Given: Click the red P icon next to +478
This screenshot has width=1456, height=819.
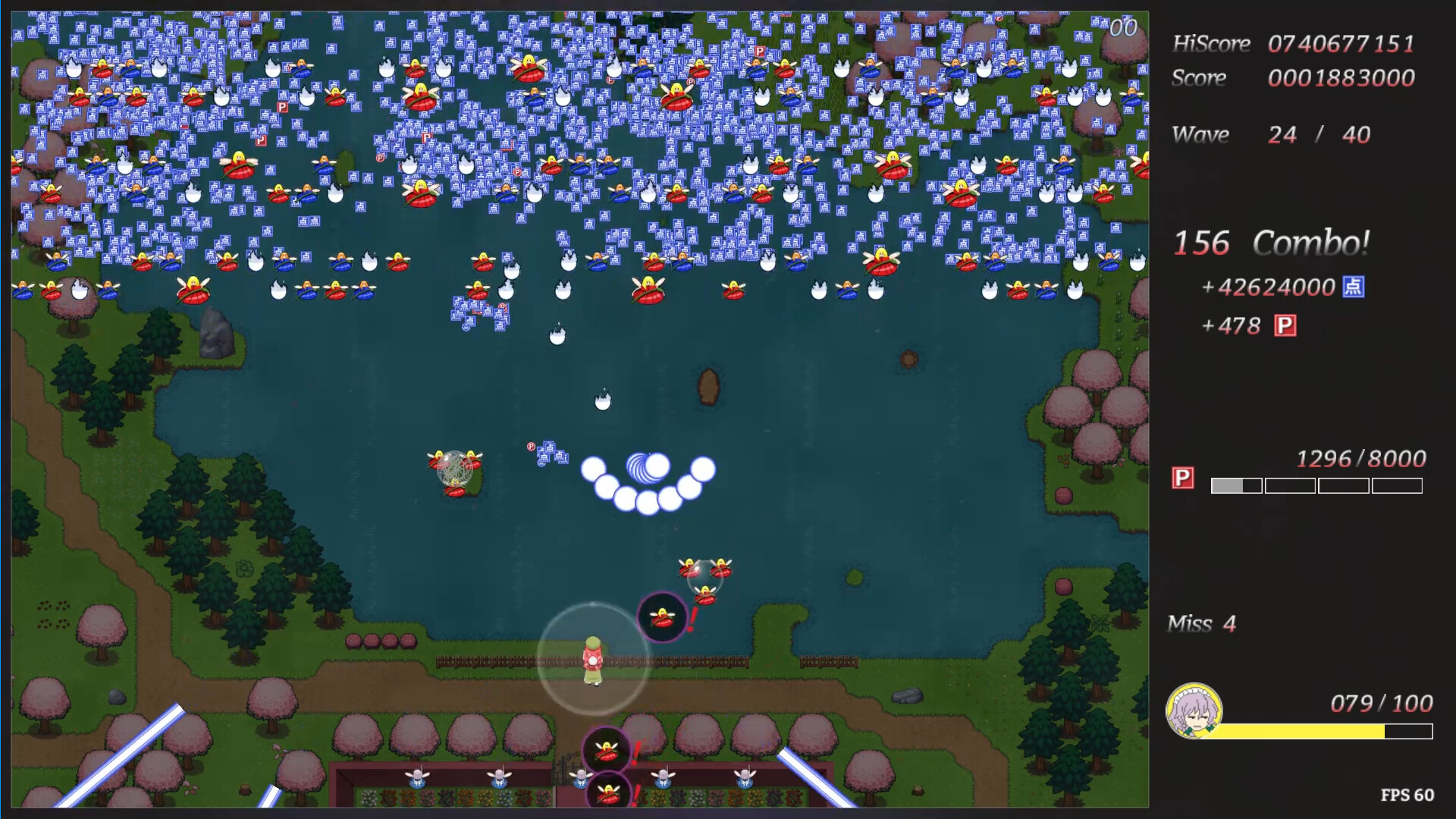Looking at the screenshot, I should coord(1285,325).
